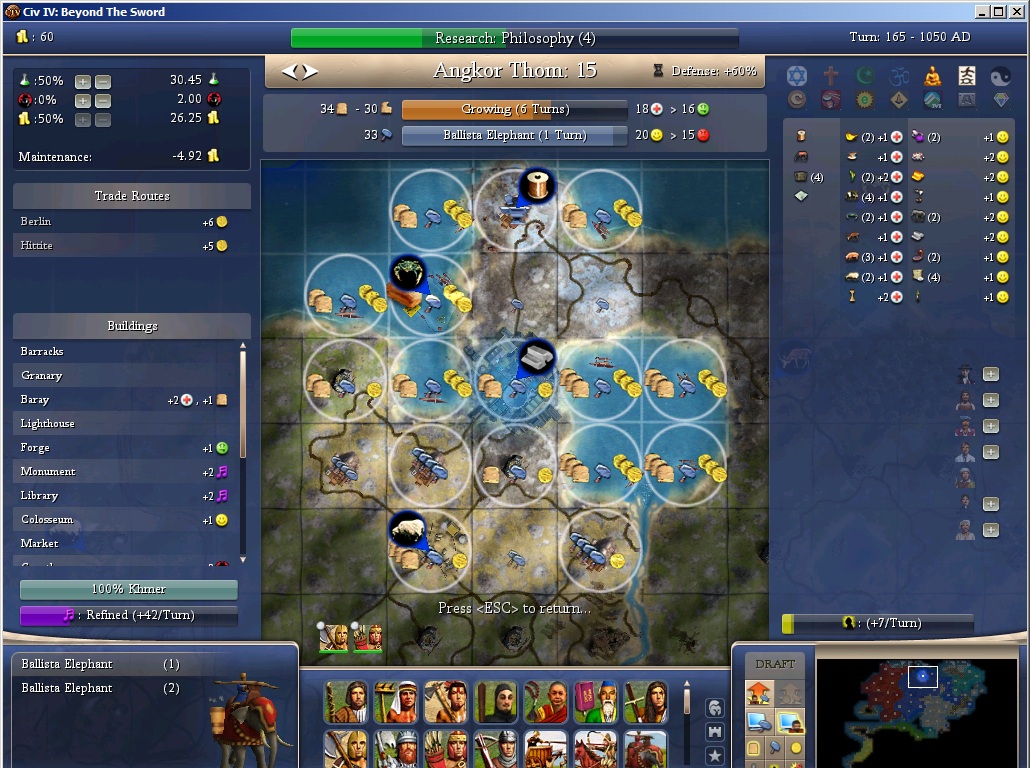This screenshot has height=768, width=1030.
Task: Choose the Worker with pitchfork build icon
Action: click(x=395, y=702)
